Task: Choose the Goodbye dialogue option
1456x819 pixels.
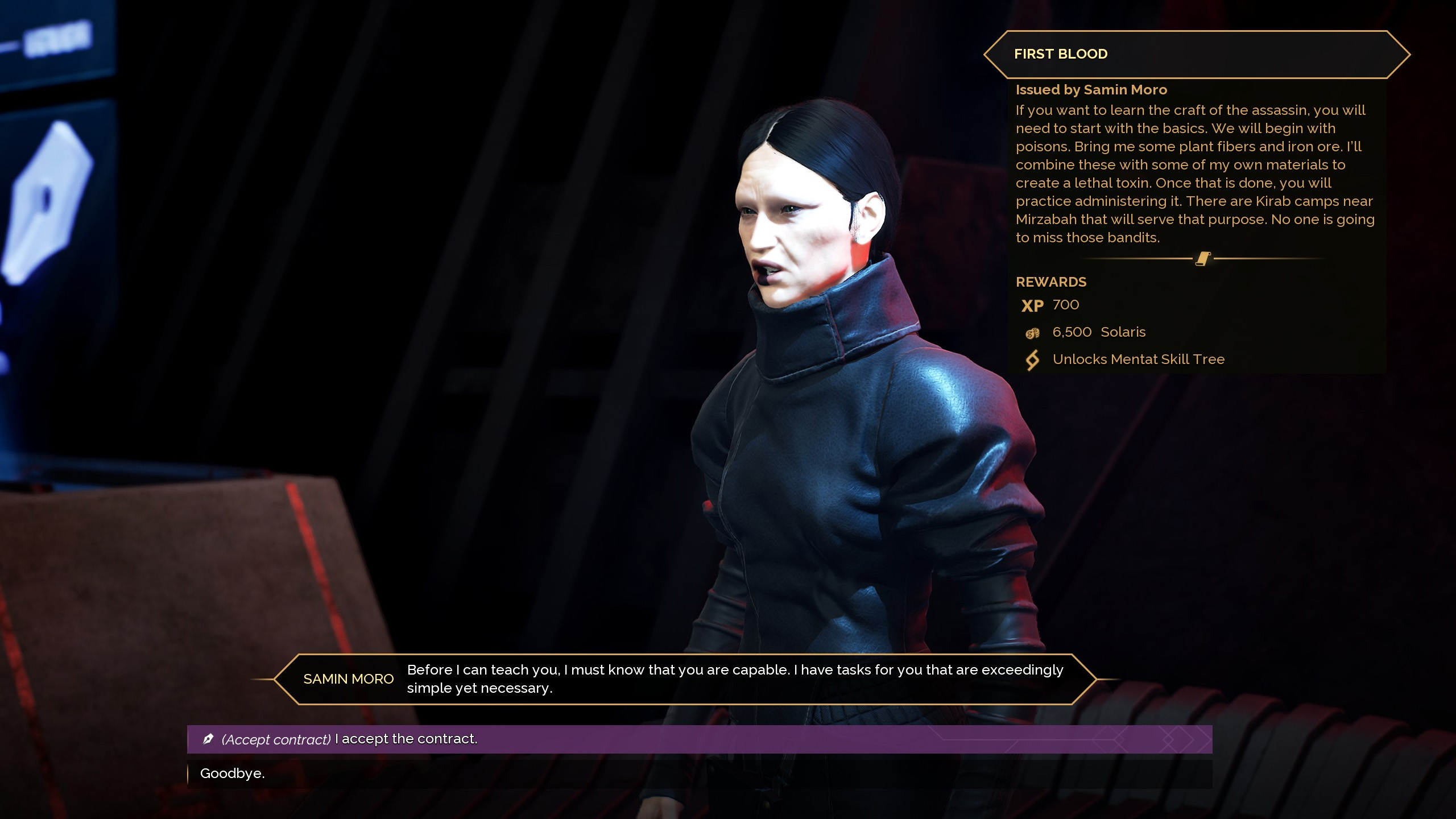Action: tap(233, 773)
